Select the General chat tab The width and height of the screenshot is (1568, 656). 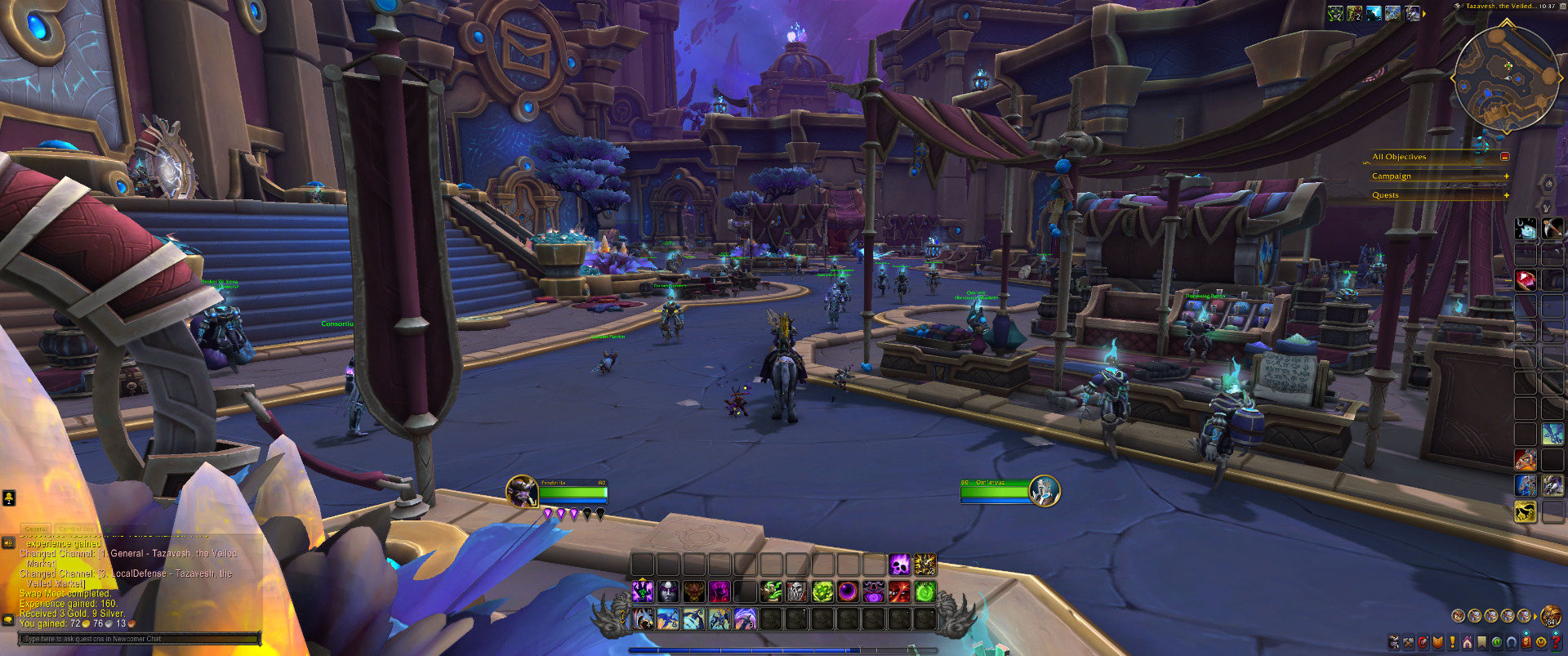(35, 529)
